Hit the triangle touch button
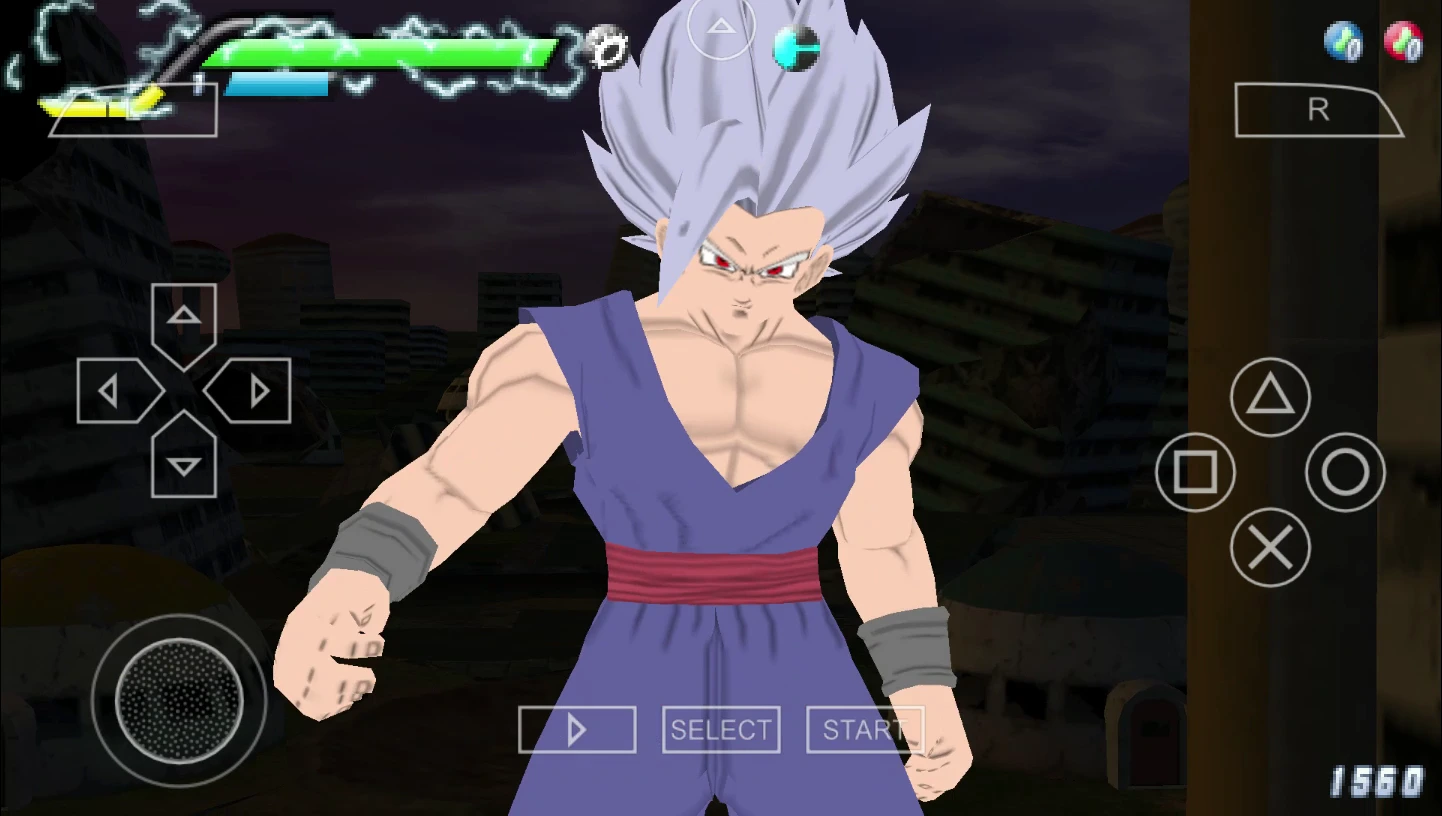Image resolution: width=1442 pixels, height=816 pixels. (x=1270, y=397)
